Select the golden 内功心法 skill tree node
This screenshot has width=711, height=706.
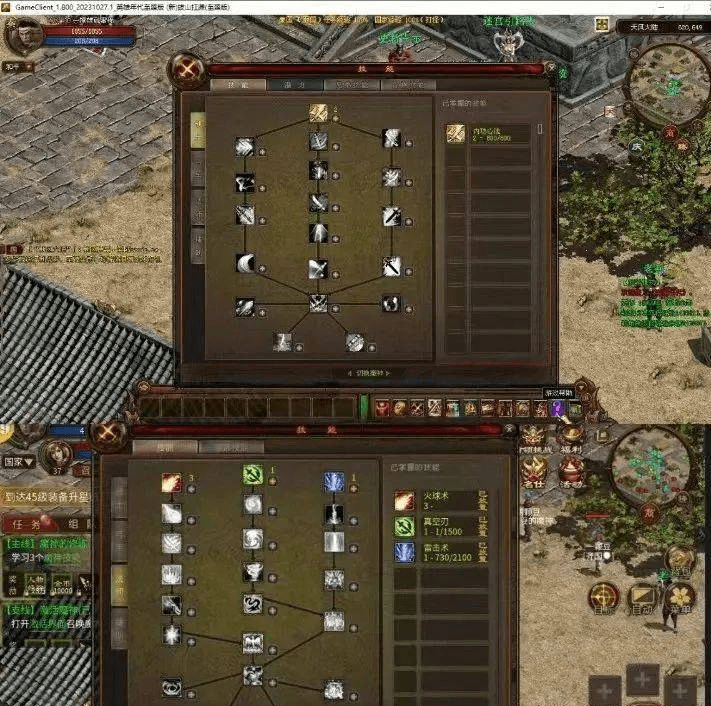[x=318, y=112]
